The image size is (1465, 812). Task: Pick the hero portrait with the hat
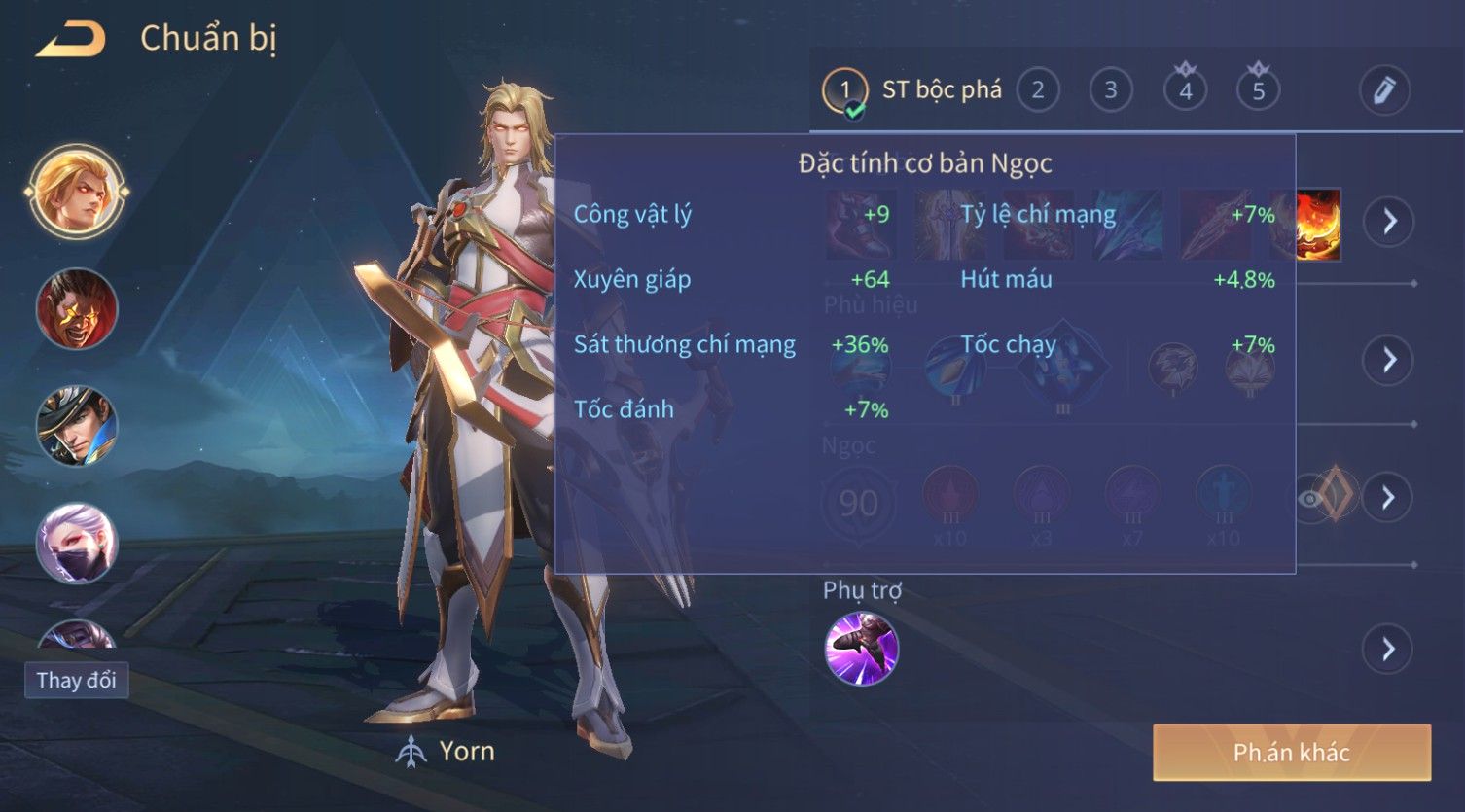tap(76, 426)
